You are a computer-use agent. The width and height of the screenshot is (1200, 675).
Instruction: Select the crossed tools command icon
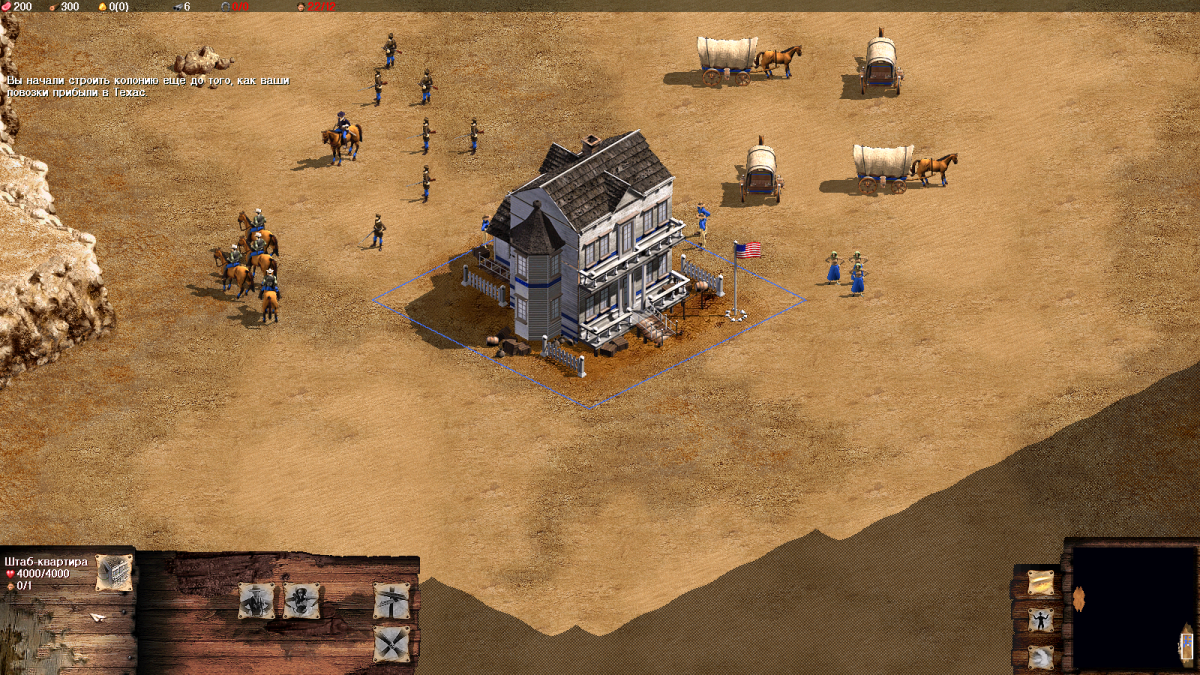tap(391, 643)
